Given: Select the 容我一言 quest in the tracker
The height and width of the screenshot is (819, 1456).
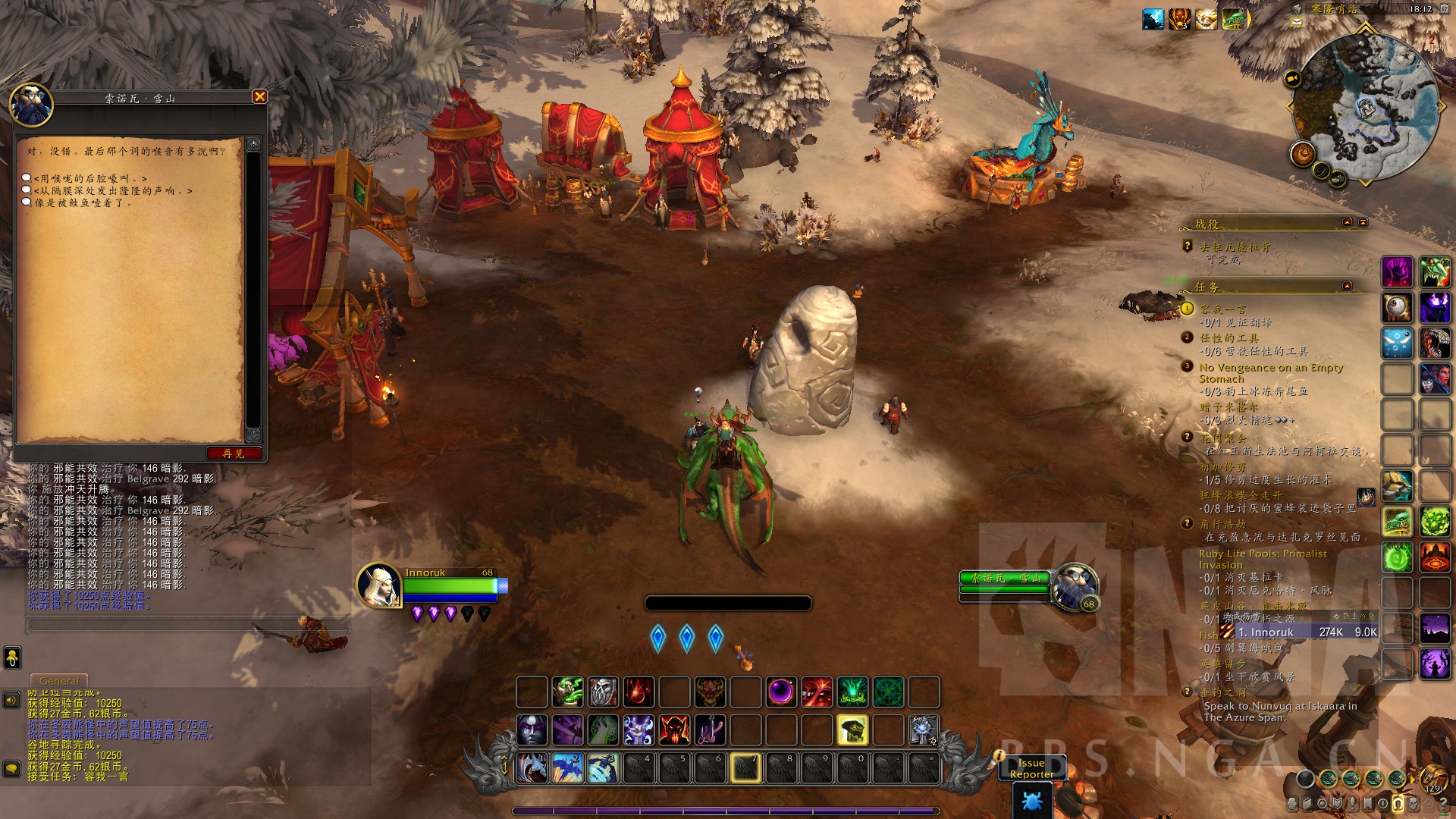Looking at the screenshot, I should 1222,309.
